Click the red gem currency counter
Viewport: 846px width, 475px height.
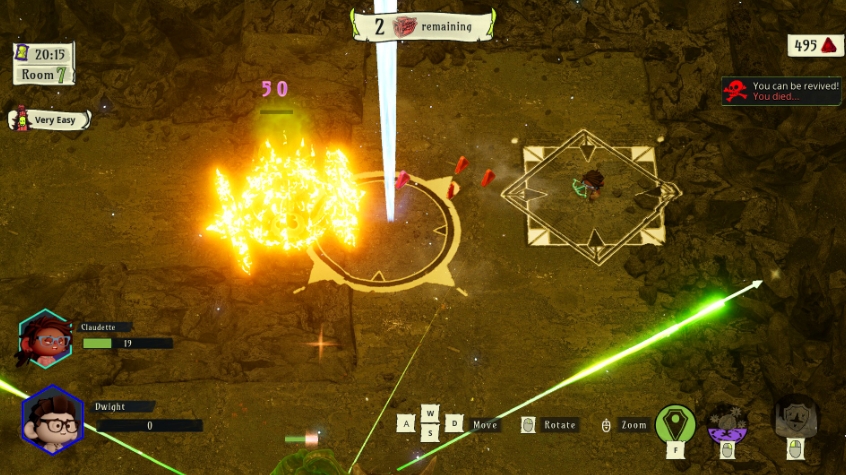[x=815, y=45]
